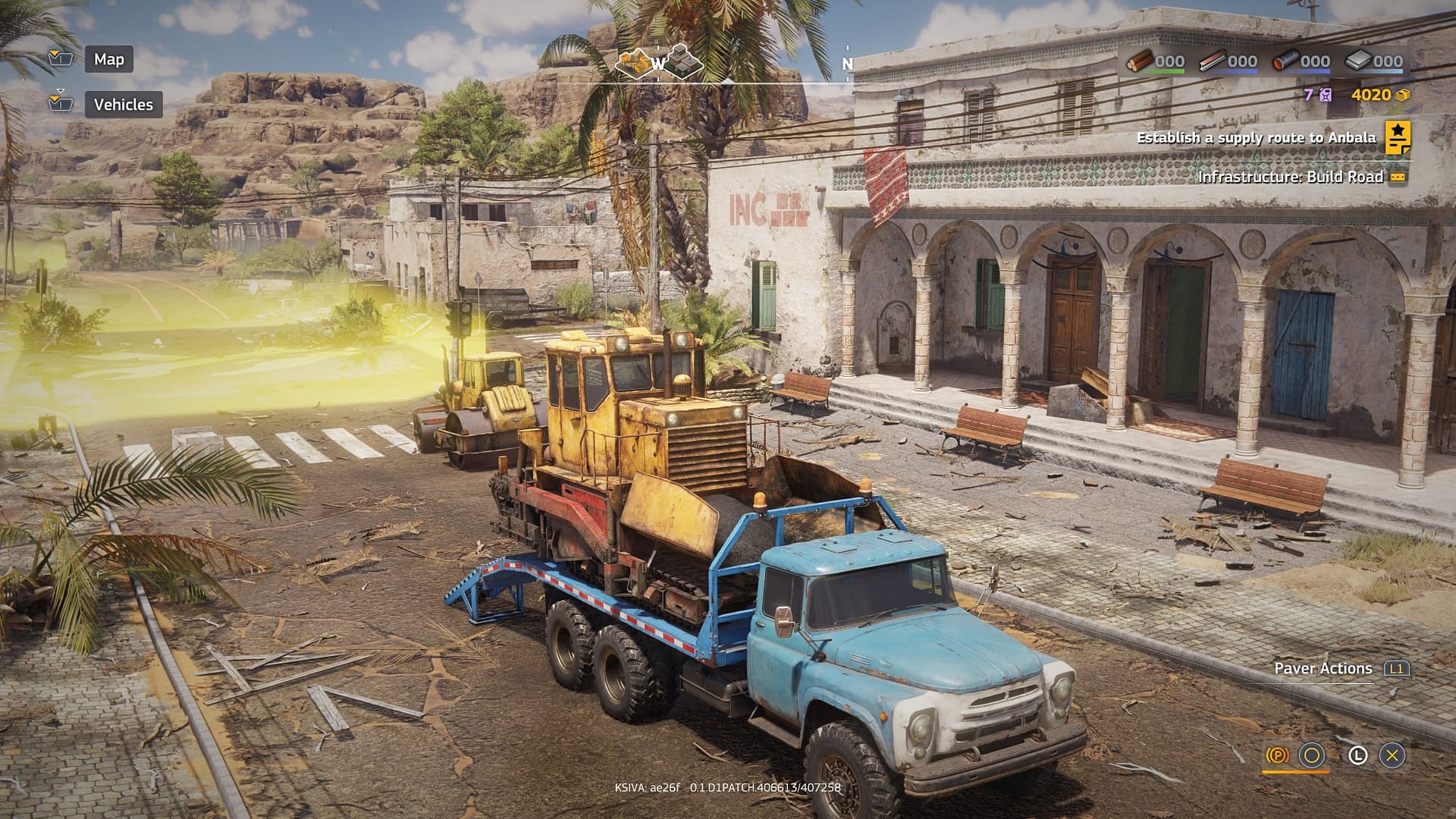Image resolution: width=1456 pixels, height=819 pixels.
Task: Click the steel beams resource icon
Action: tap(1211, 60)
